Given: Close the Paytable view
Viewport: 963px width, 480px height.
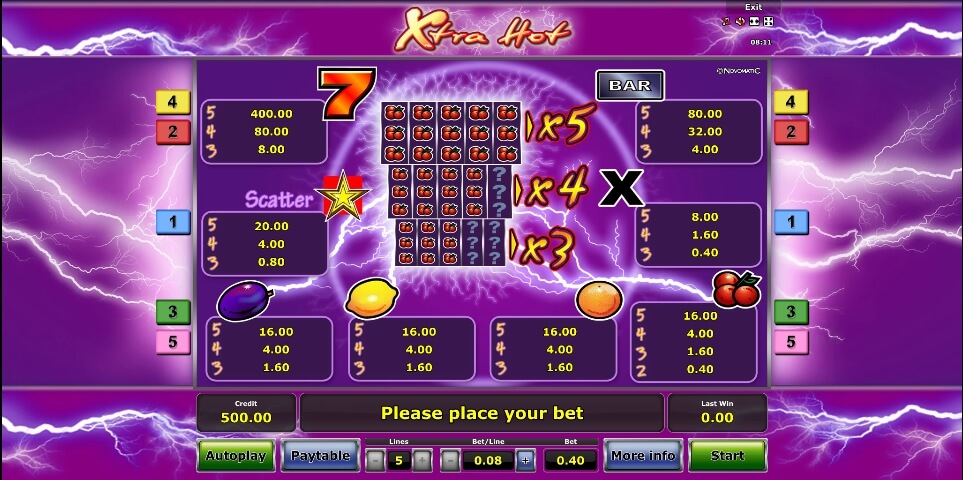Looking at the screenshot, I should pyautogui.click(x=320, y=456).
